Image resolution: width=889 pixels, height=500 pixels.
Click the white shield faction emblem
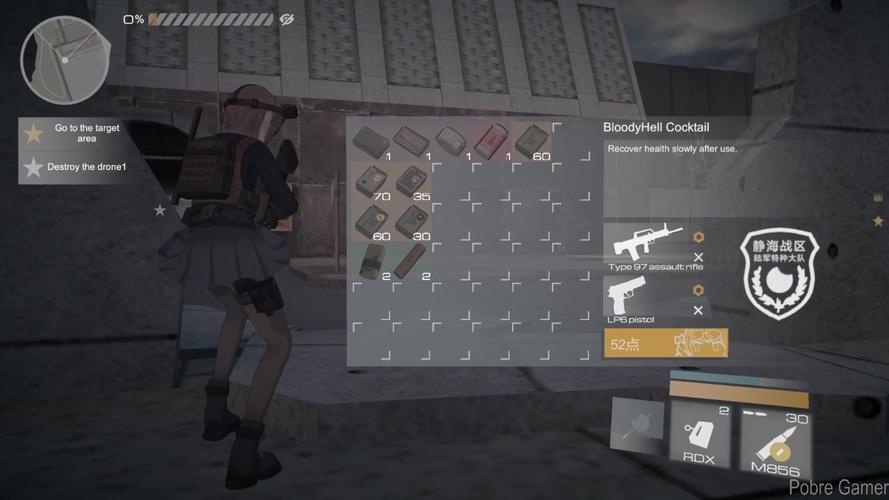tap(781, 277)
